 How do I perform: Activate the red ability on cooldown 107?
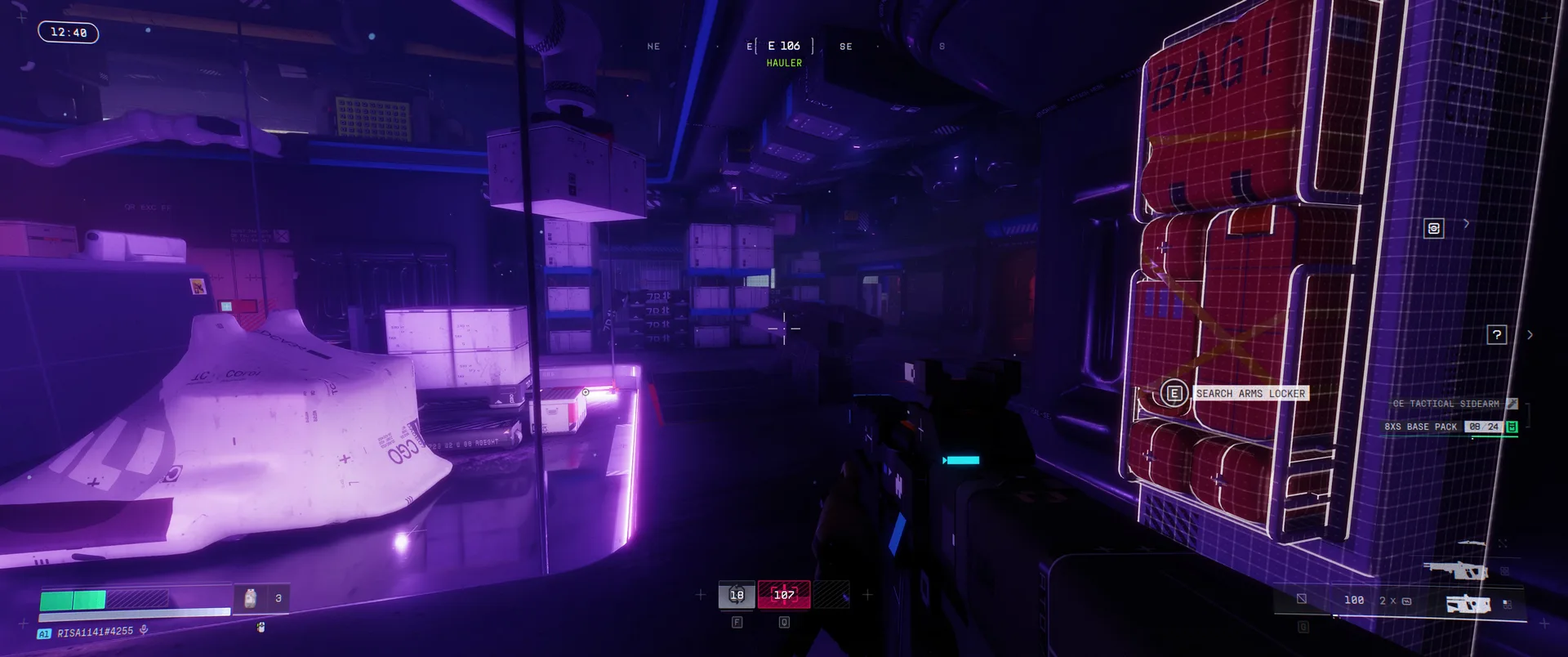pyautogui.click(x=784, y=595)
